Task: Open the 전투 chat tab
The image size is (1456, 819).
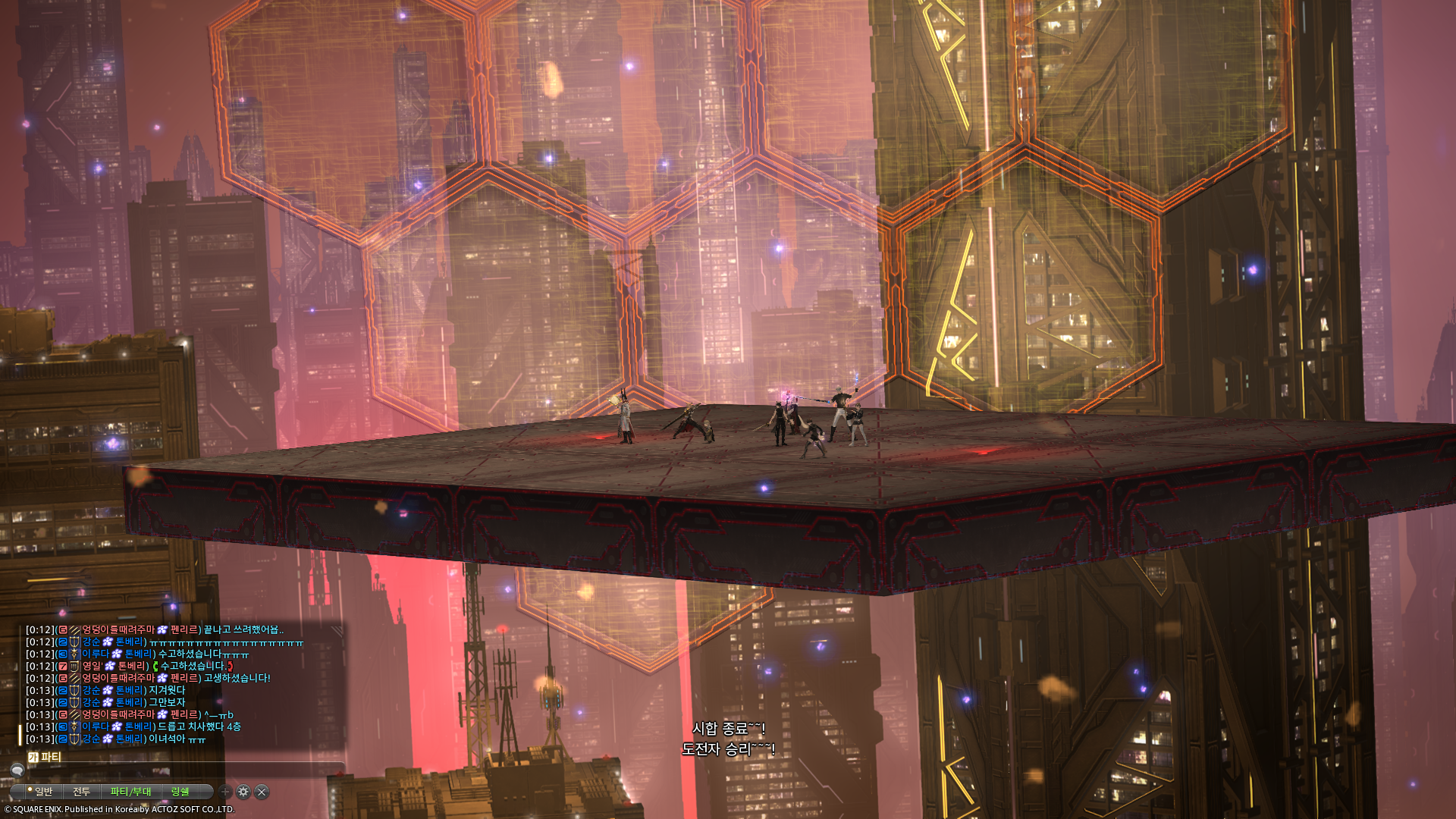Action: pyautogui.click(x=81, y=792)
